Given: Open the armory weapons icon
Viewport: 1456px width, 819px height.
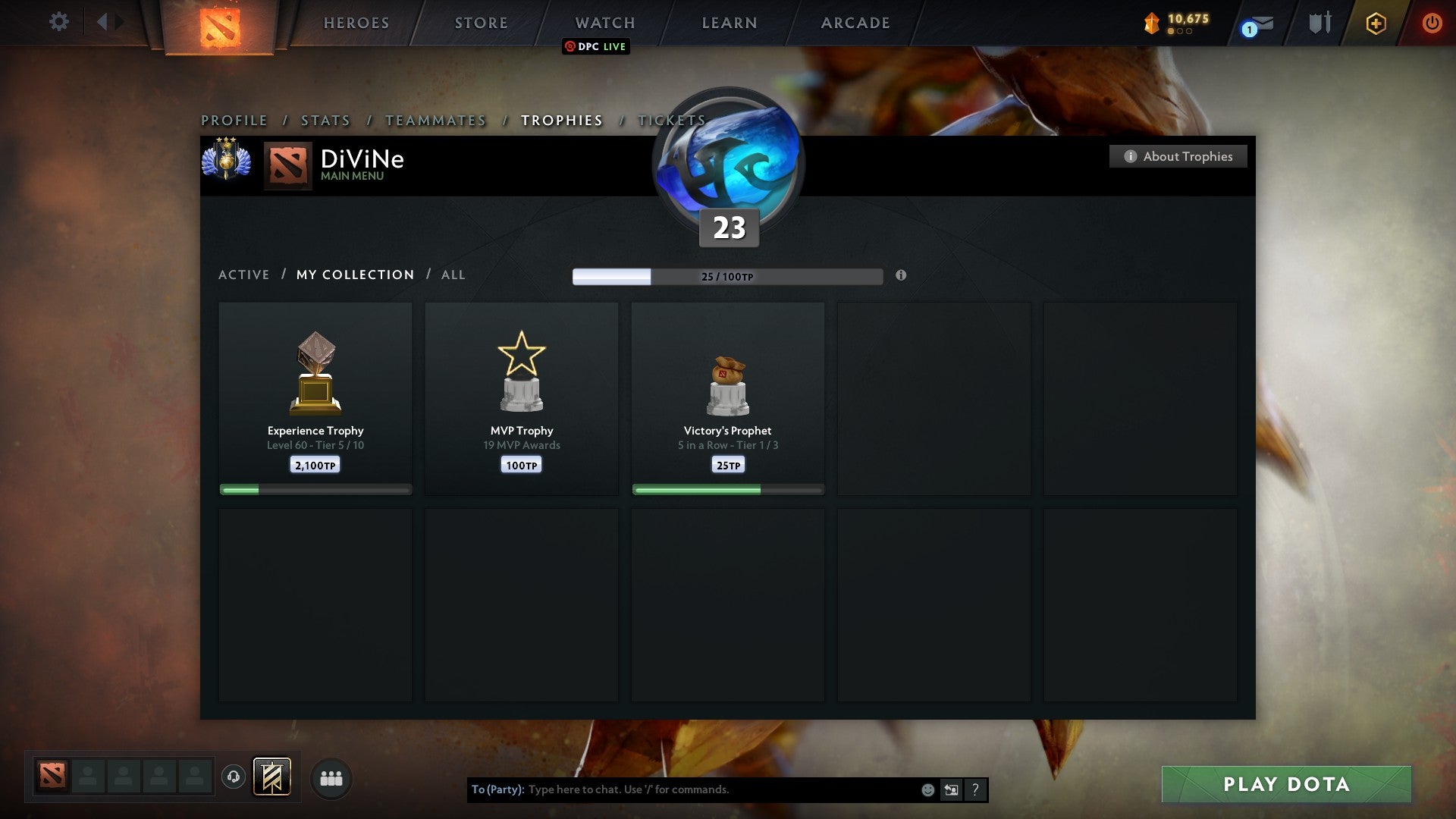Looking at the screenshot, I should click(1319, 23).
